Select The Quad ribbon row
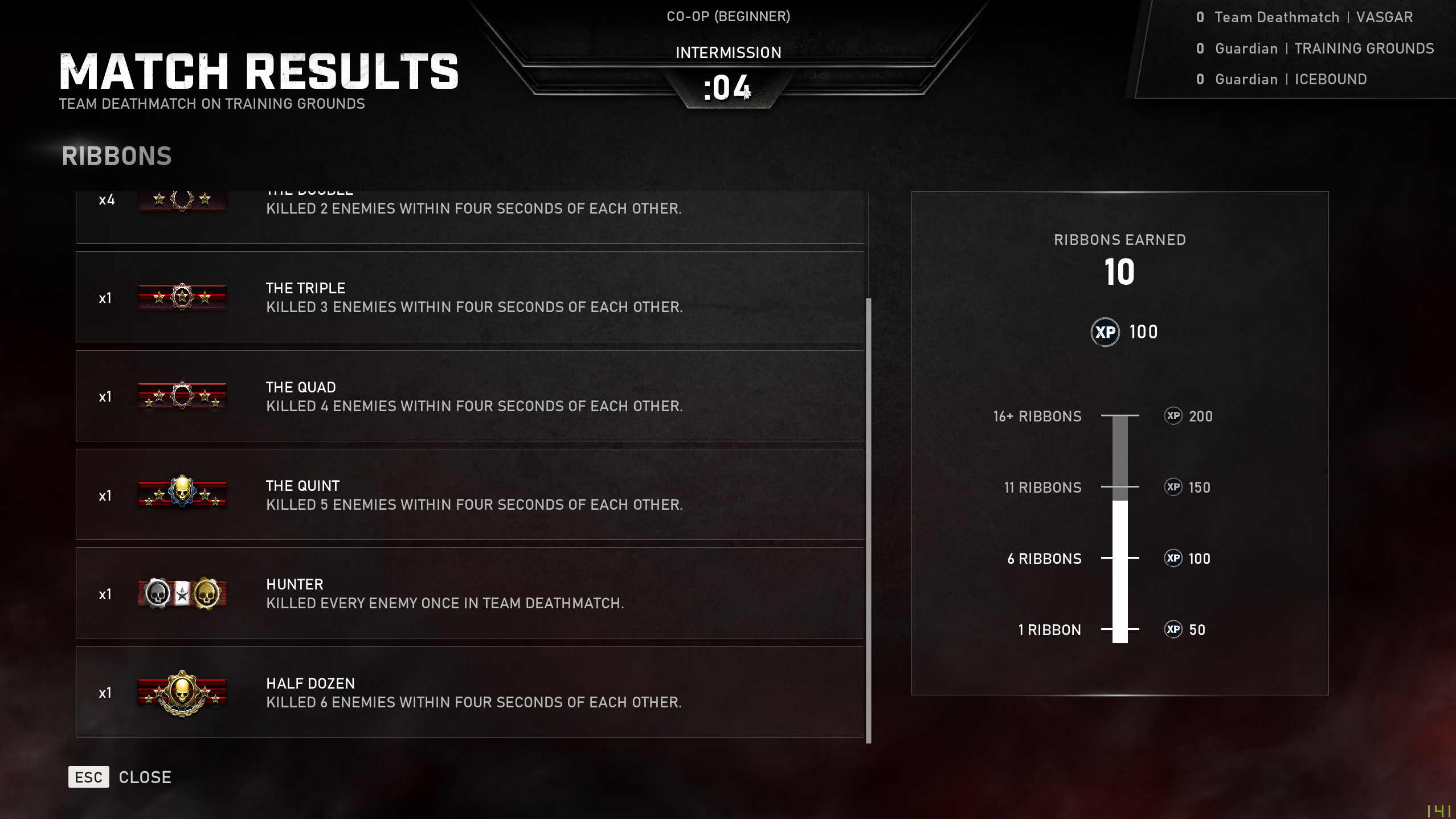 click(x=469, y=396)
